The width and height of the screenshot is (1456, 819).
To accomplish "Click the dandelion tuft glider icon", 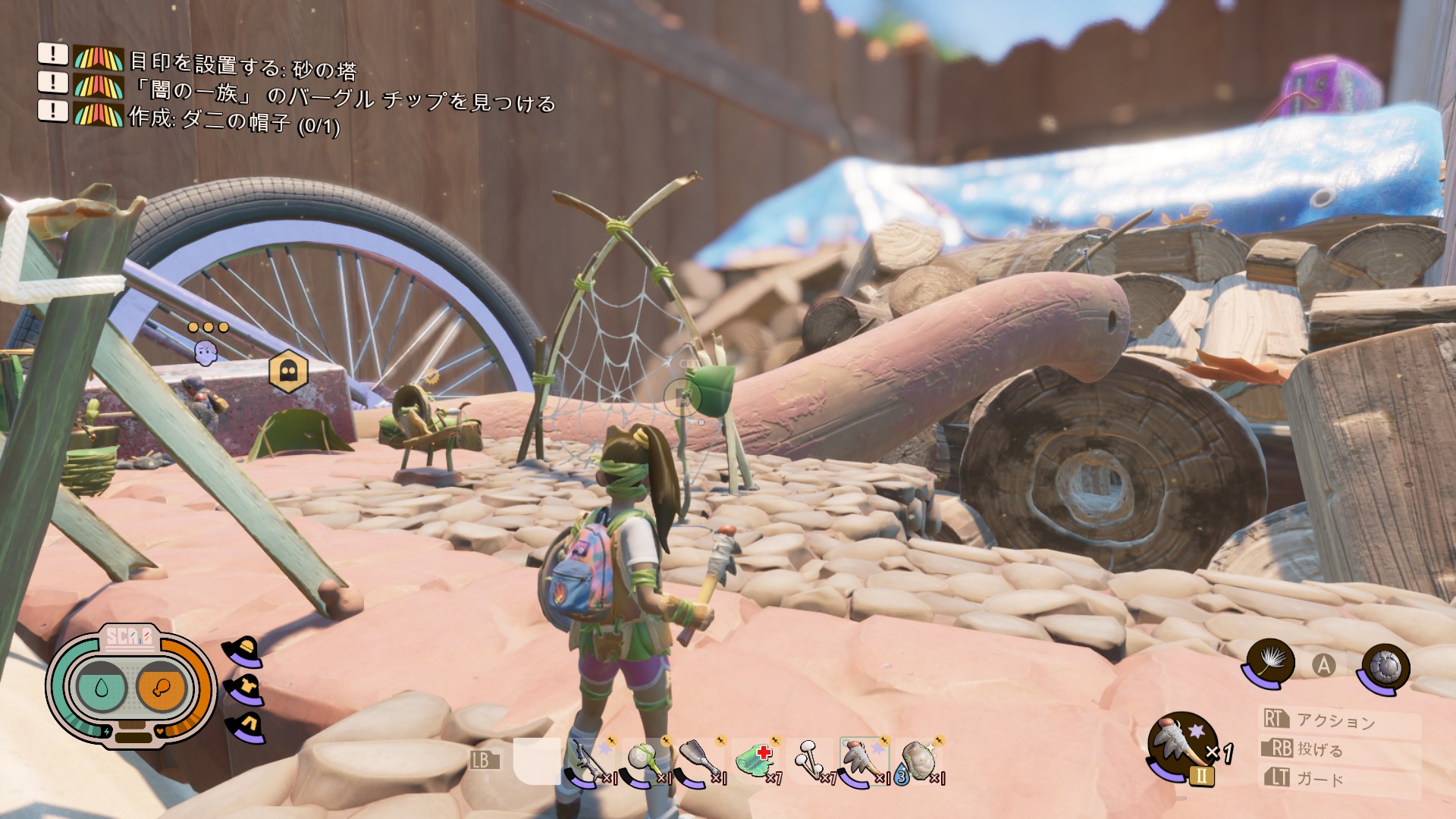I will tap(1268, 663).
